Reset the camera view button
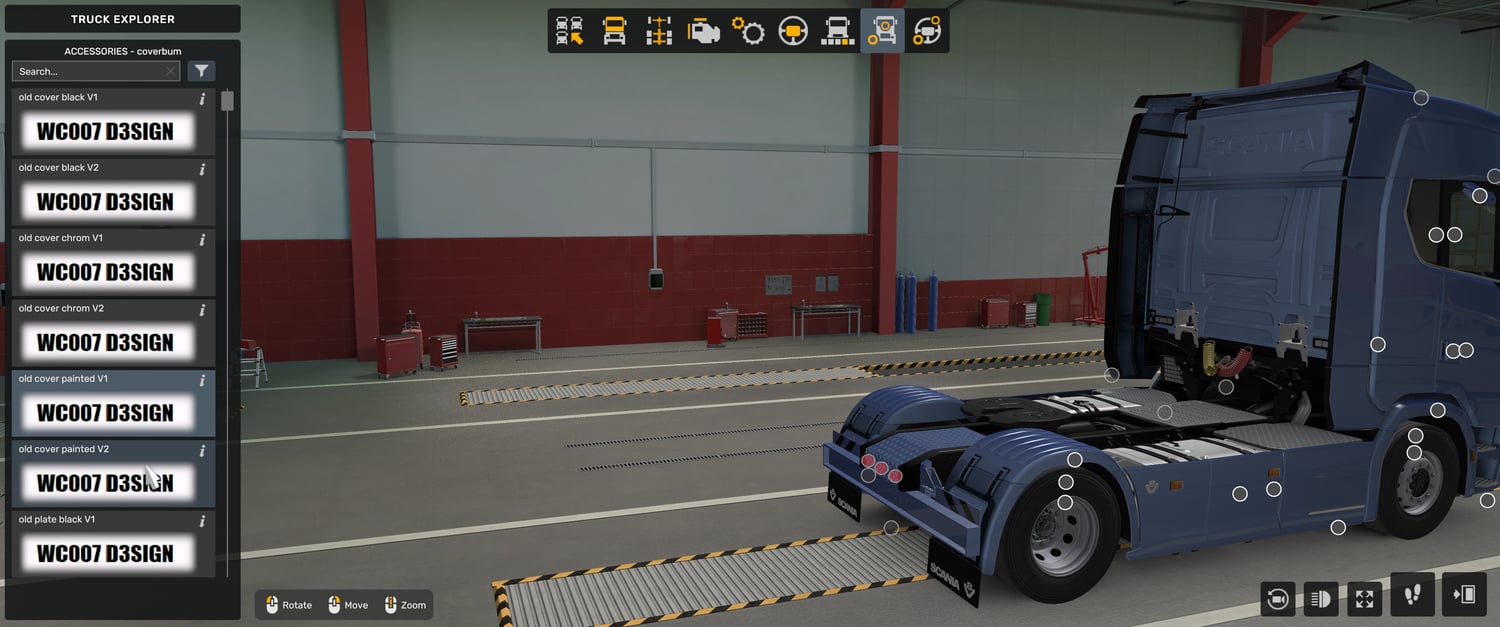Image resolution: width=1500 pixels, height=627 pixels. [1277, 599]
